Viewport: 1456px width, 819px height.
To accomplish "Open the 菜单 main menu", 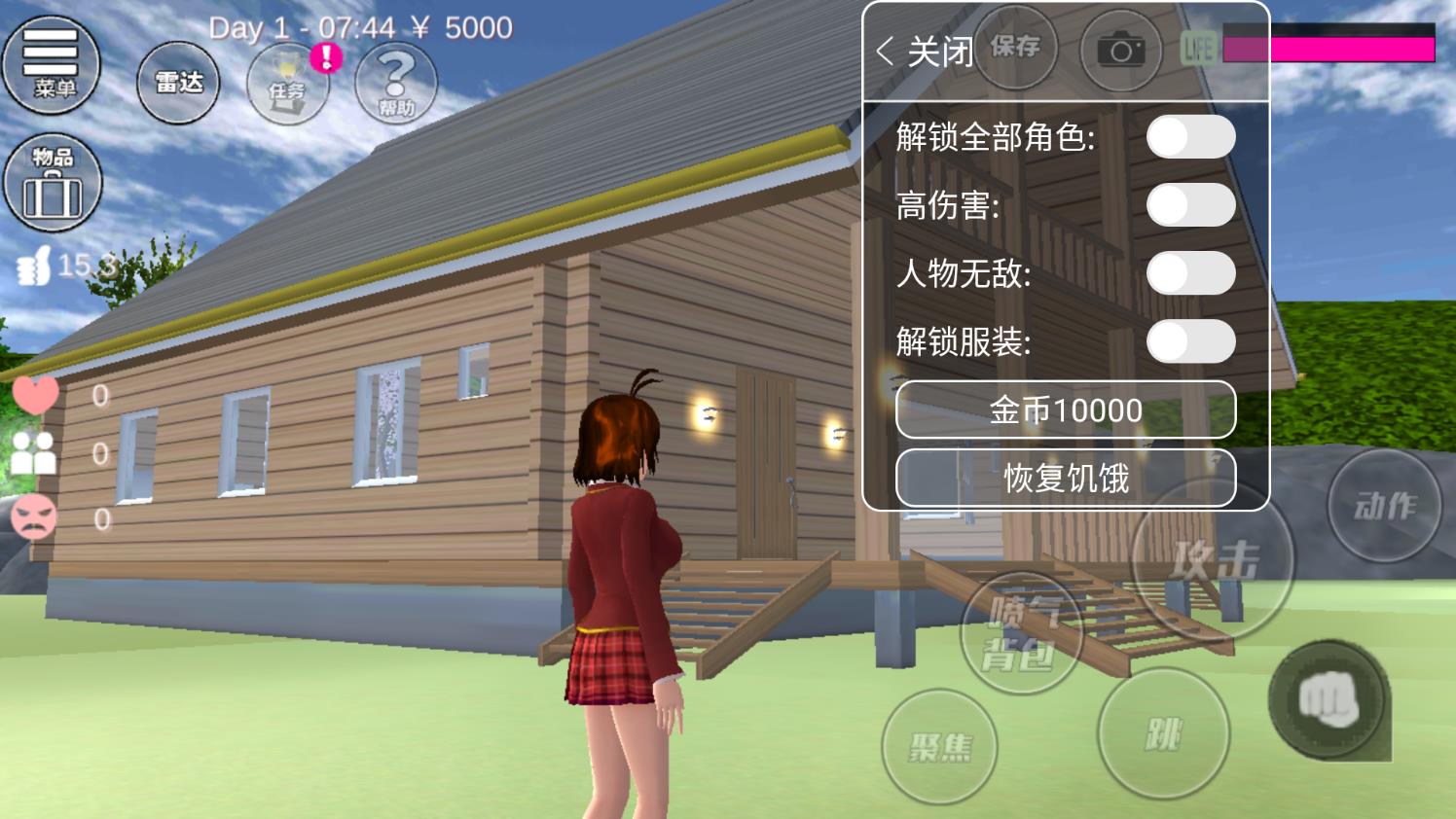I will 52,64.
